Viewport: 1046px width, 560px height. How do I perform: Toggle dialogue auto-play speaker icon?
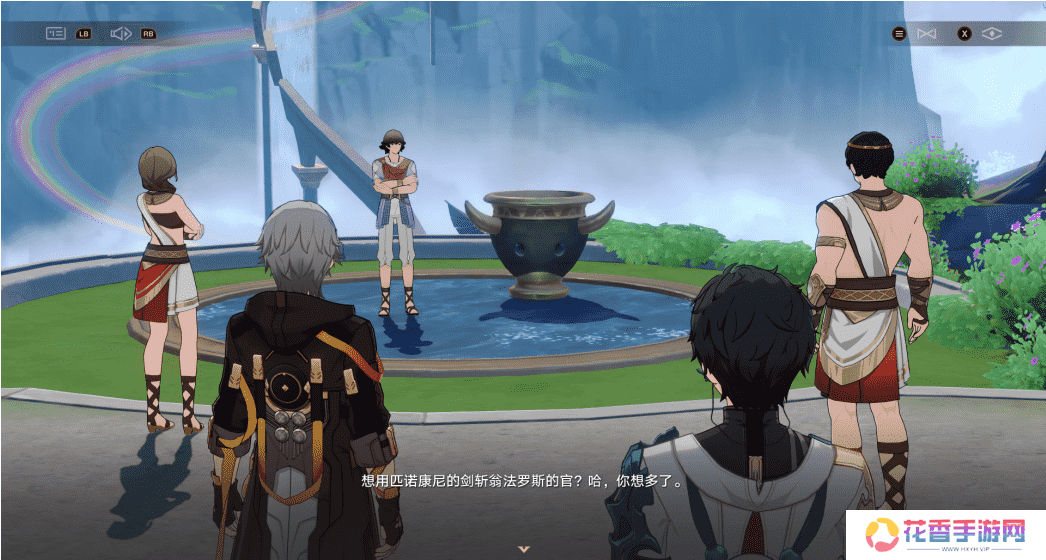tap(121, 33)
